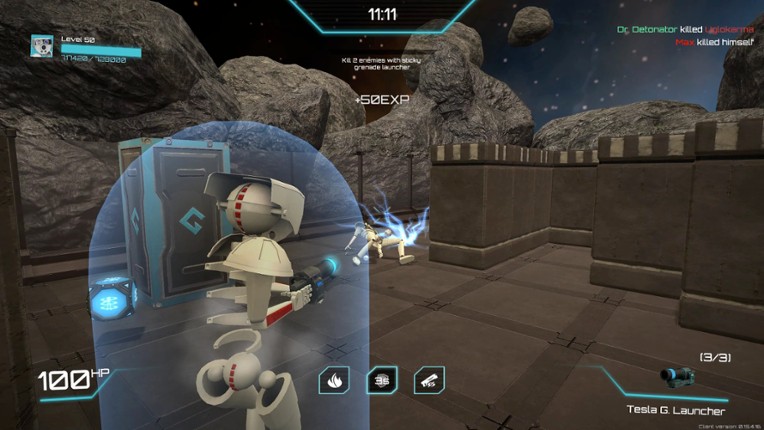Select the 3s cooldown ability icon

coord(381,380)
